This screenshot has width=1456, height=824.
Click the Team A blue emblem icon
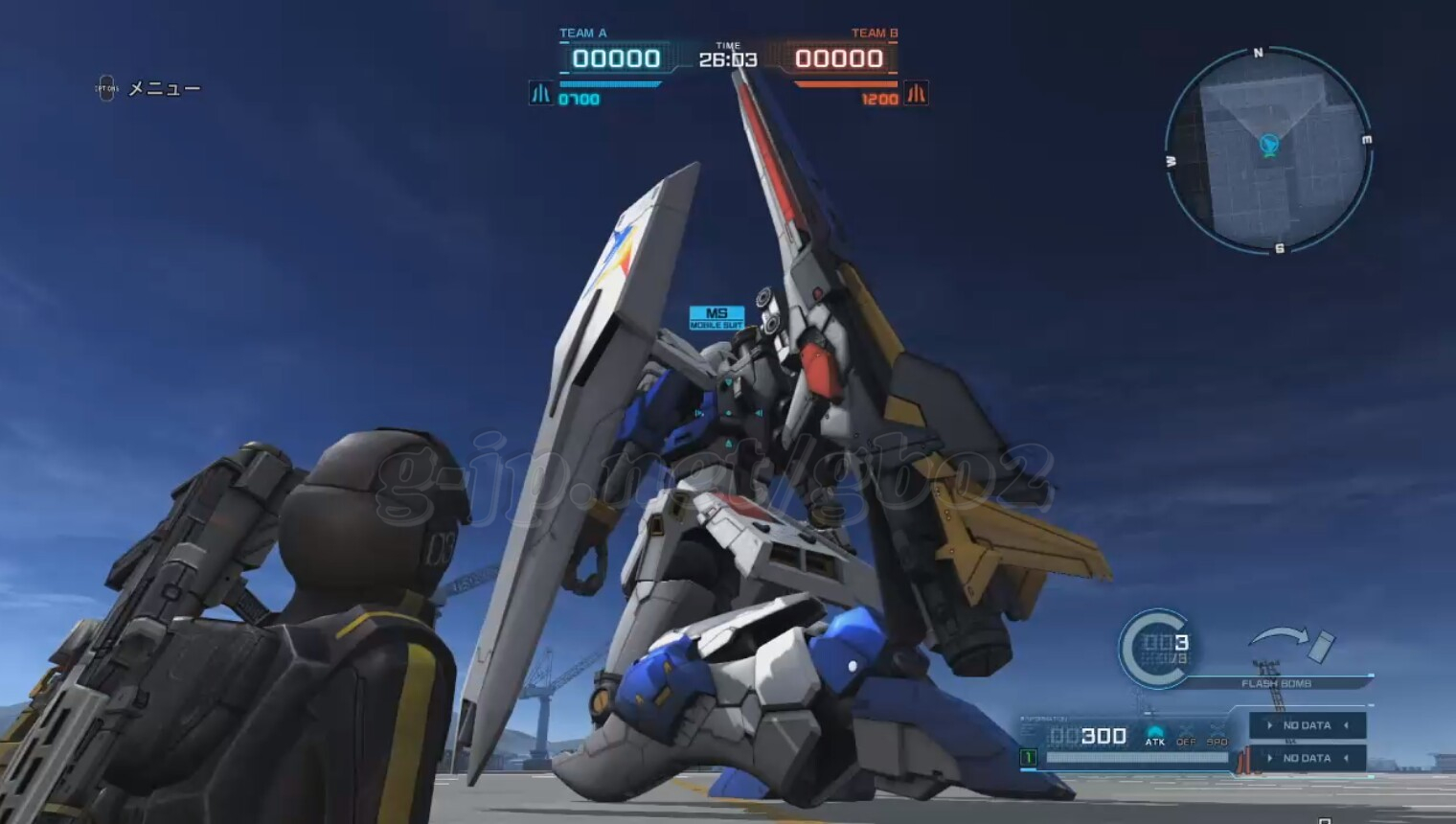coord(540,94)
